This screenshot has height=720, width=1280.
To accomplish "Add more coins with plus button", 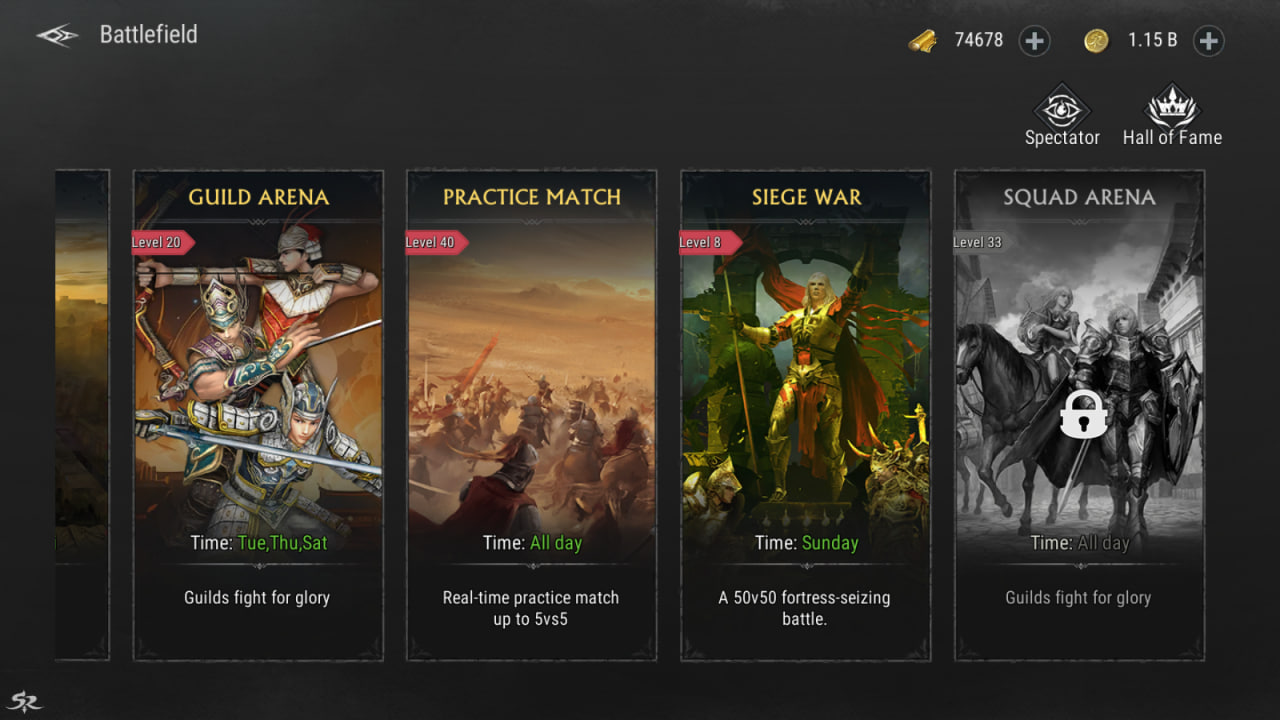I will 1208,41.
